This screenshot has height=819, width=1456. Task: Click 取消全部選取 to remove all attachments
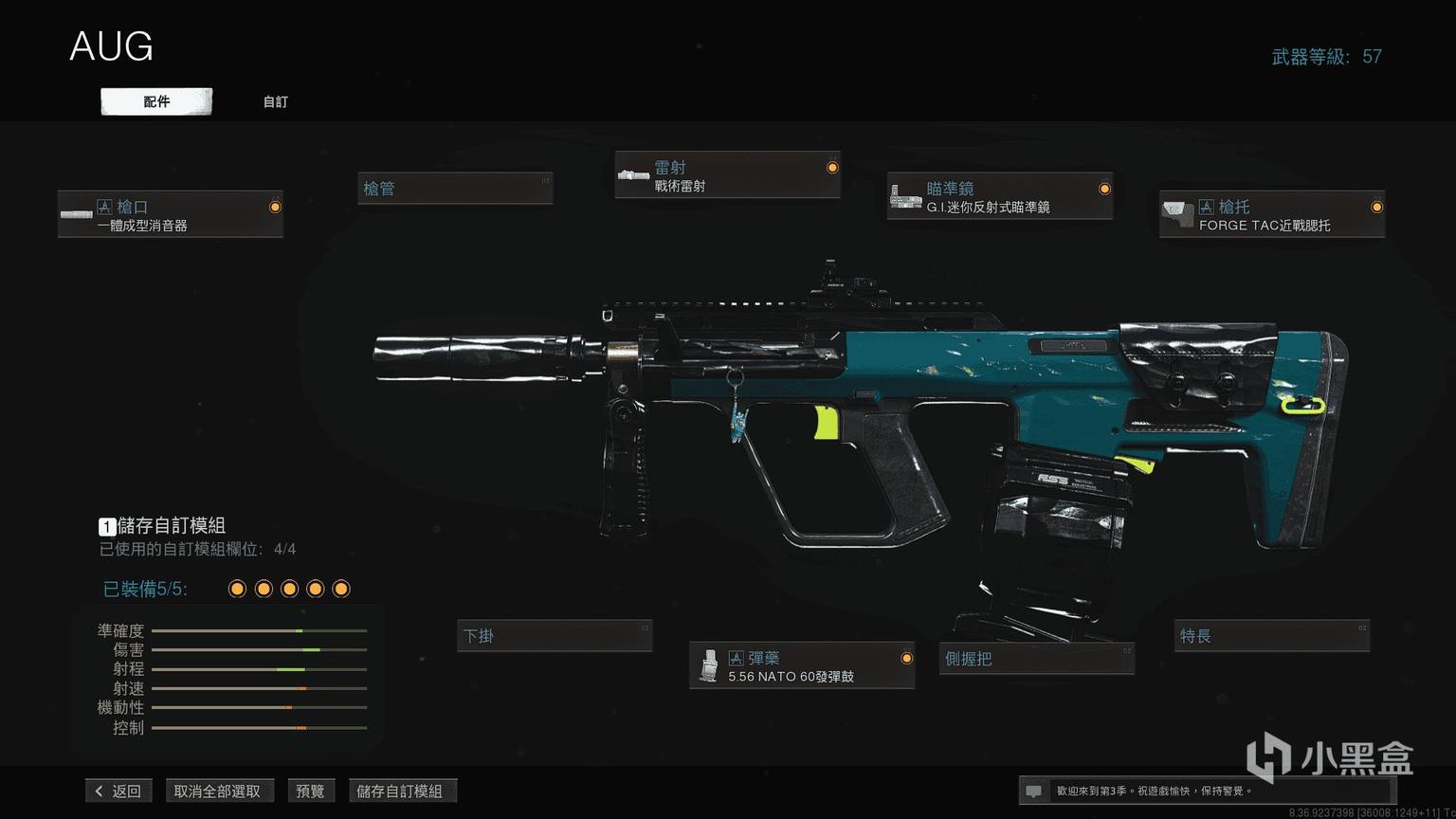(x=217, y=791)
